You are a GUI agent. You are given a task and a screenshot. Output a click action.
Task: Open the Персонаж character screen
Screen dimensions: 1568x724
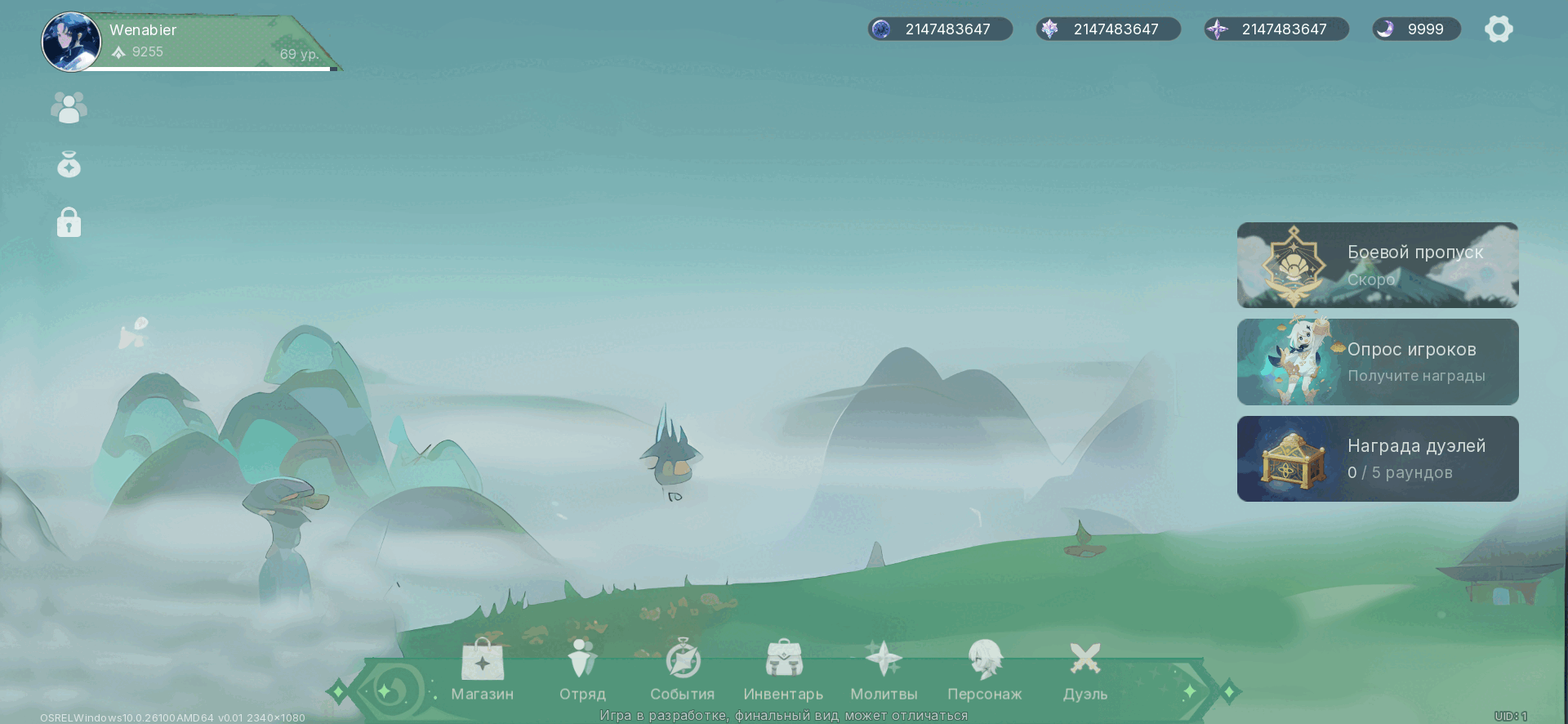(984, 670)
